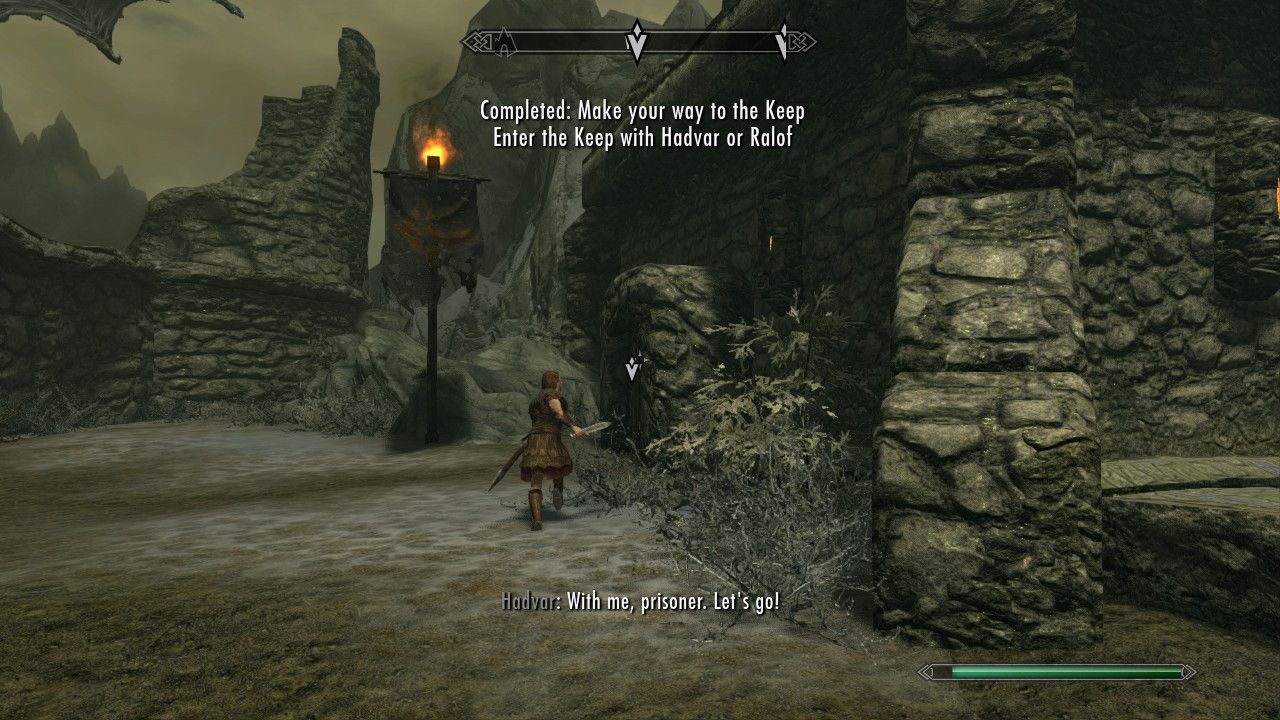The width and height of the screenshot is (1280, 720).
Task: Select the quest marker at the compass's right end
Action: click(783, 41)
